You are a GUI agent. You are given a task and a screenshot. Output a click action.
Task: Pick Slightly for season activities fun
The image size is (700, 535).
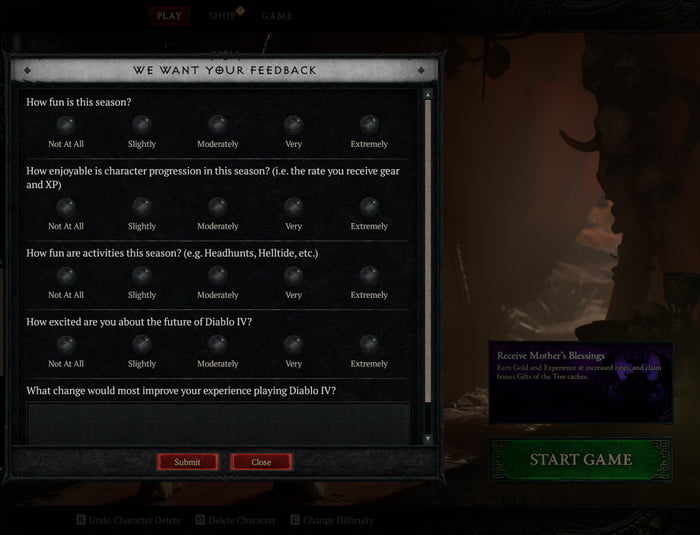click(x=142, y=276)
